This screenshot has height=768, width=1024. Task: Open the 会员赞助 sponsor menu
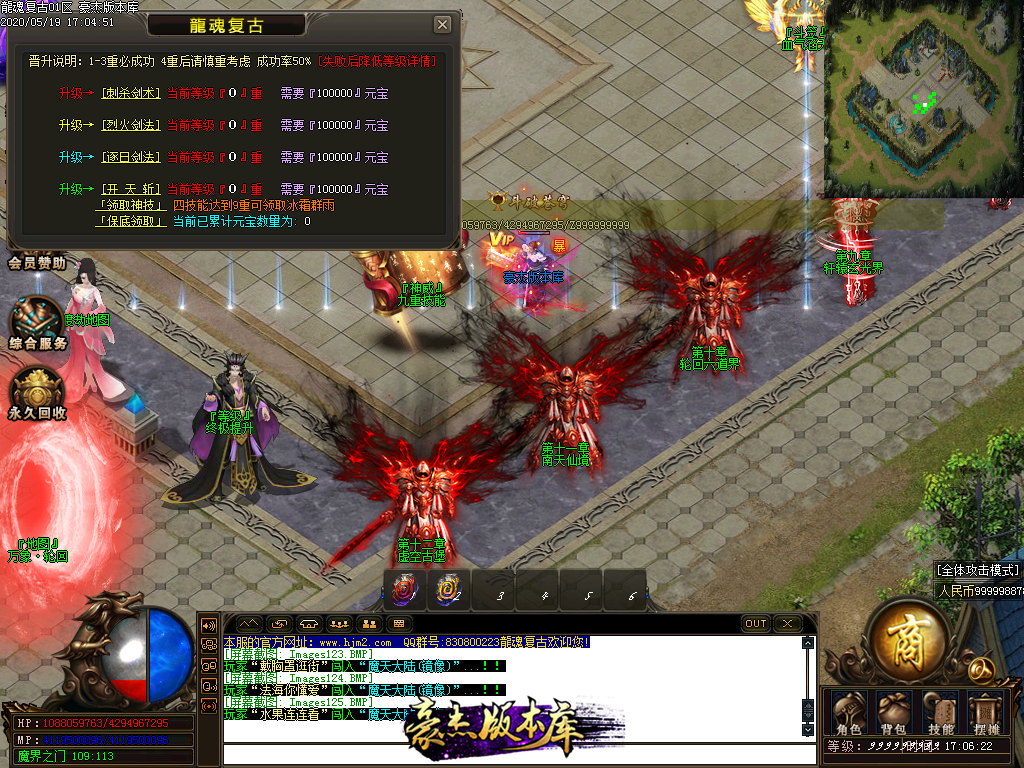(x=37, y=263)
